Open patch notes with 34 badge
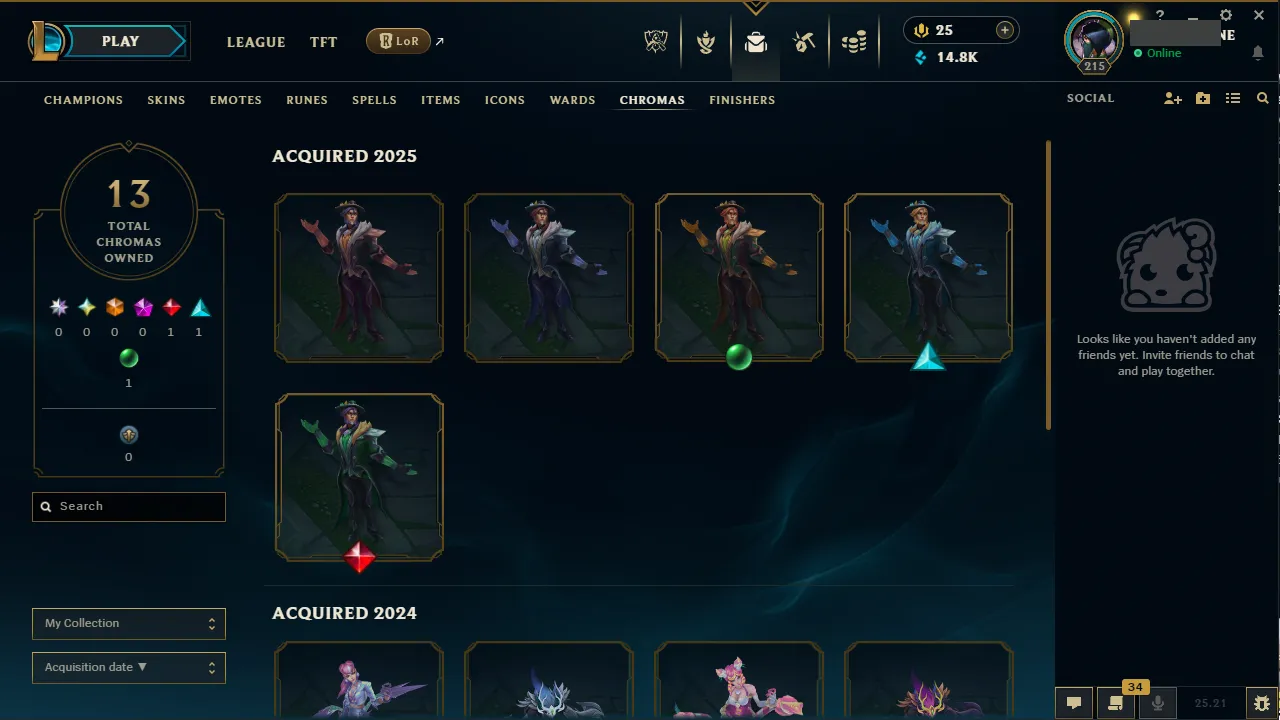 (1116, 703)
